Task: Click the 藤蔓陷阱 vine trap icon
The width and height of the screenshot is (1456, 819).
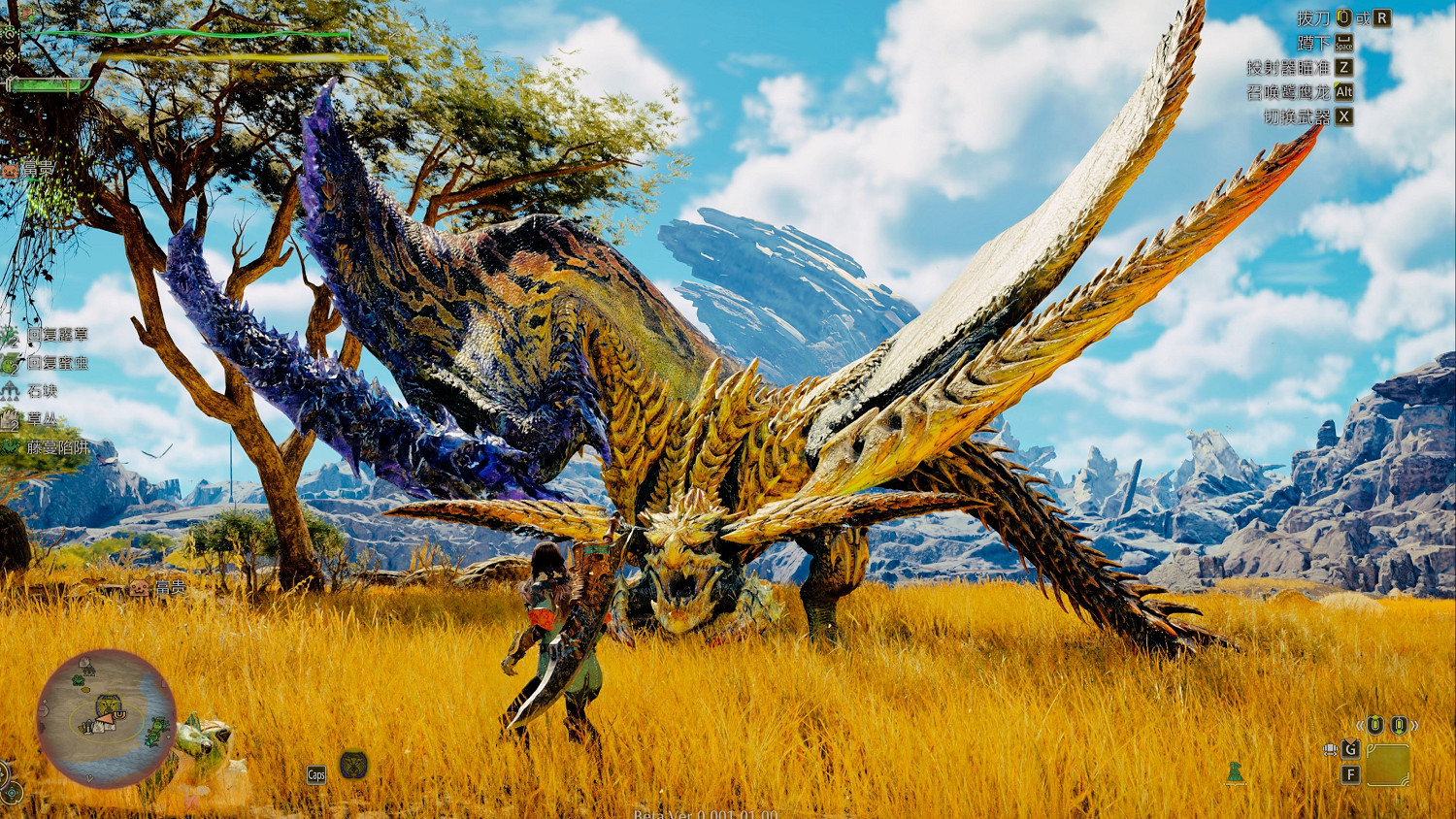Action: [x=9, y=446]
